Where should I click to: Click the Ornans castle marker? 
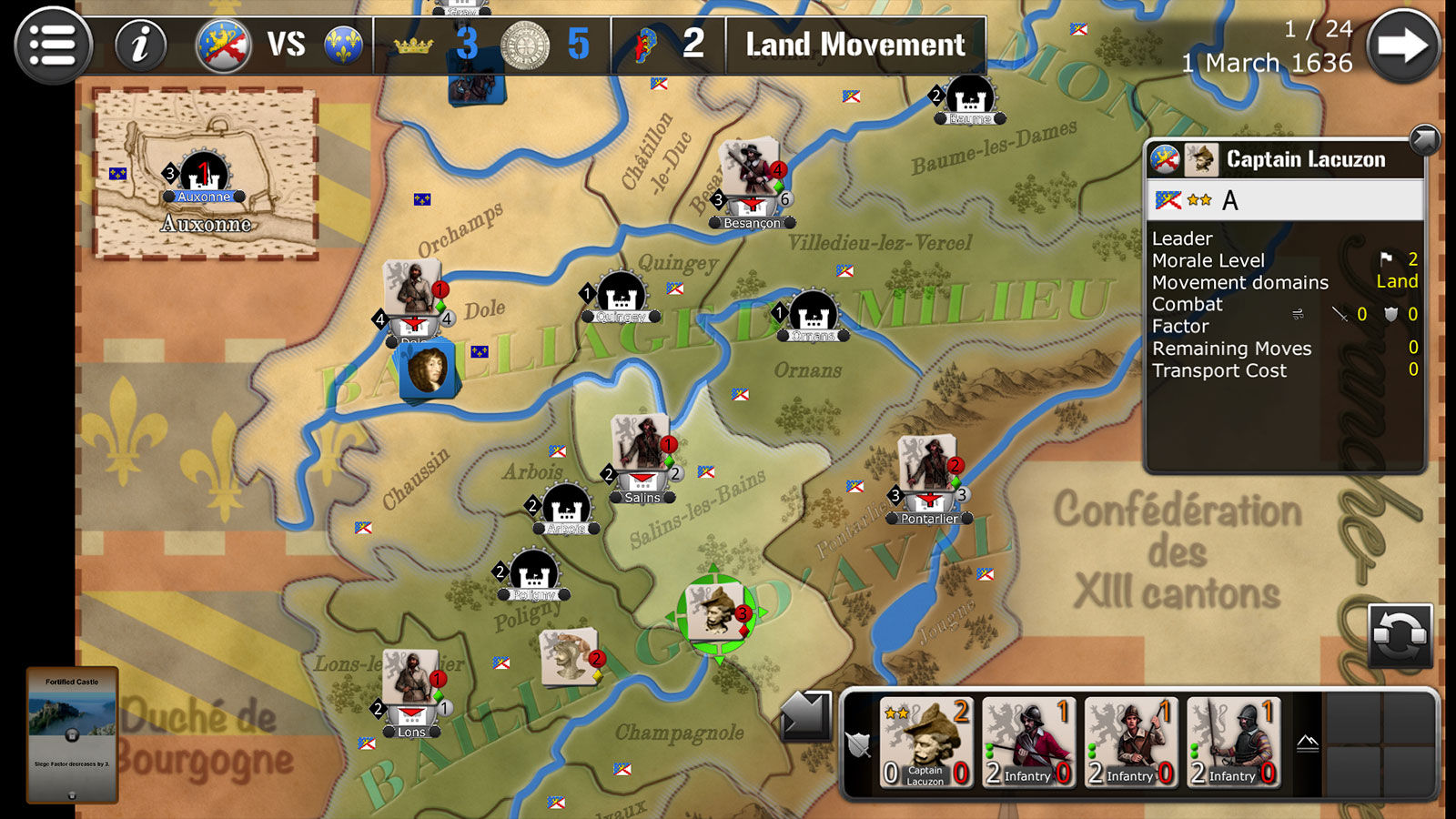(813, 315)
